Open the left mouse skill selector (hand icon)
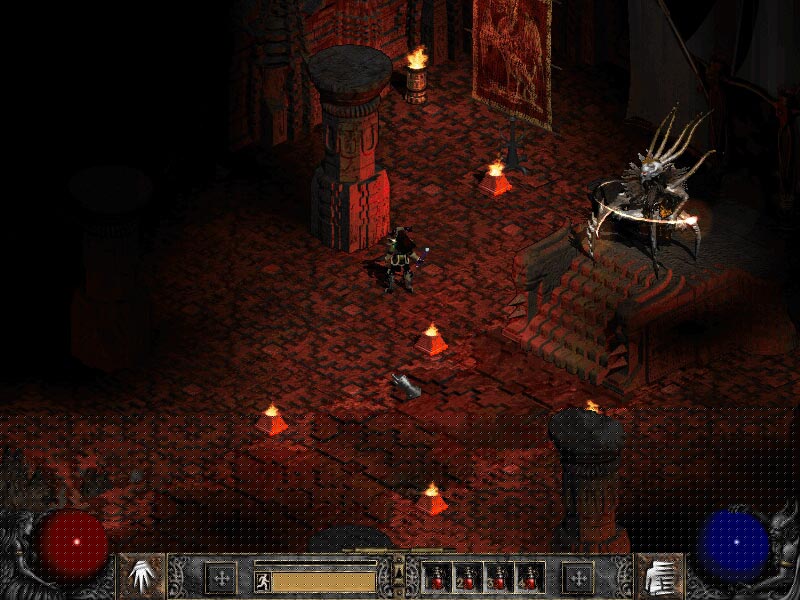 [x=141, y=577]
